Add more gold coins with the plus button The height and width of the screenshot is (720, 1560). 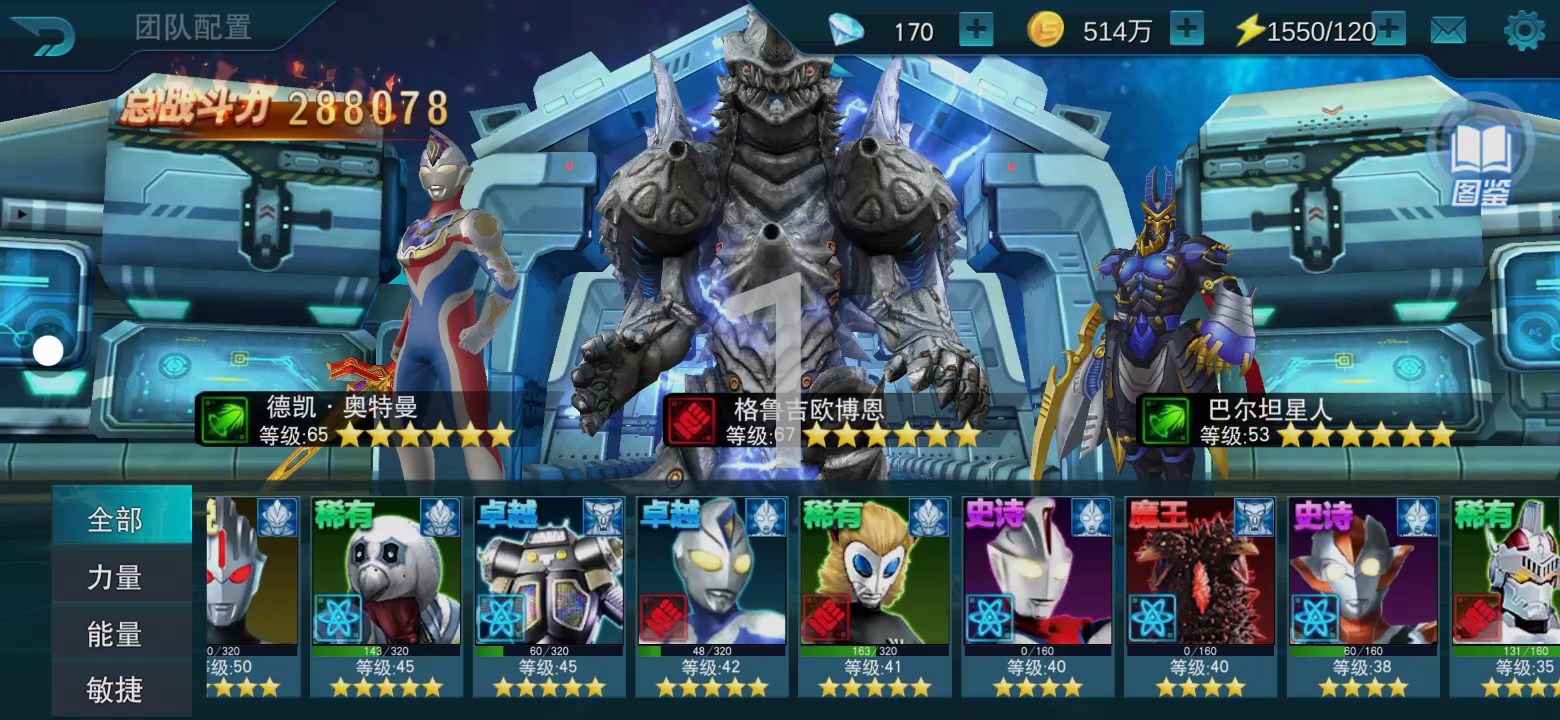1186,30
